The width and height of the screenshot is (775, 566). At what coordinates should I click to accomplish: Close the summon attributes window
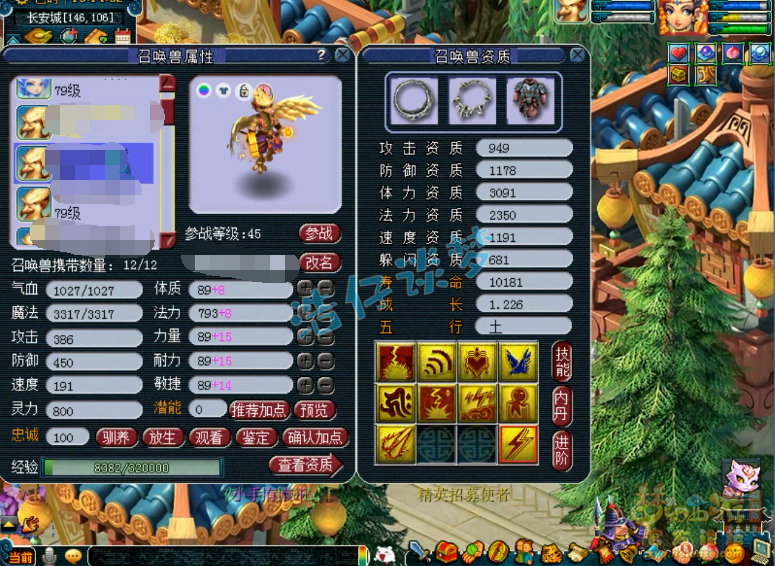pos(342,56)
